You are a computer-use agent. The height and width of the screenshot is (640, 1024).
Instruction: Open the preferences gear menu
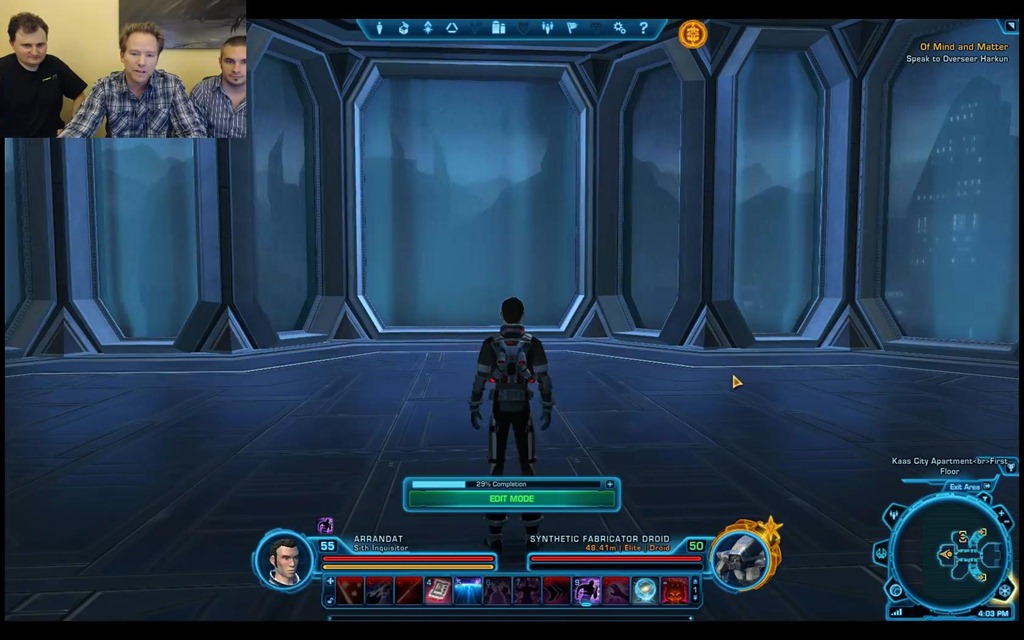(619, 28)
